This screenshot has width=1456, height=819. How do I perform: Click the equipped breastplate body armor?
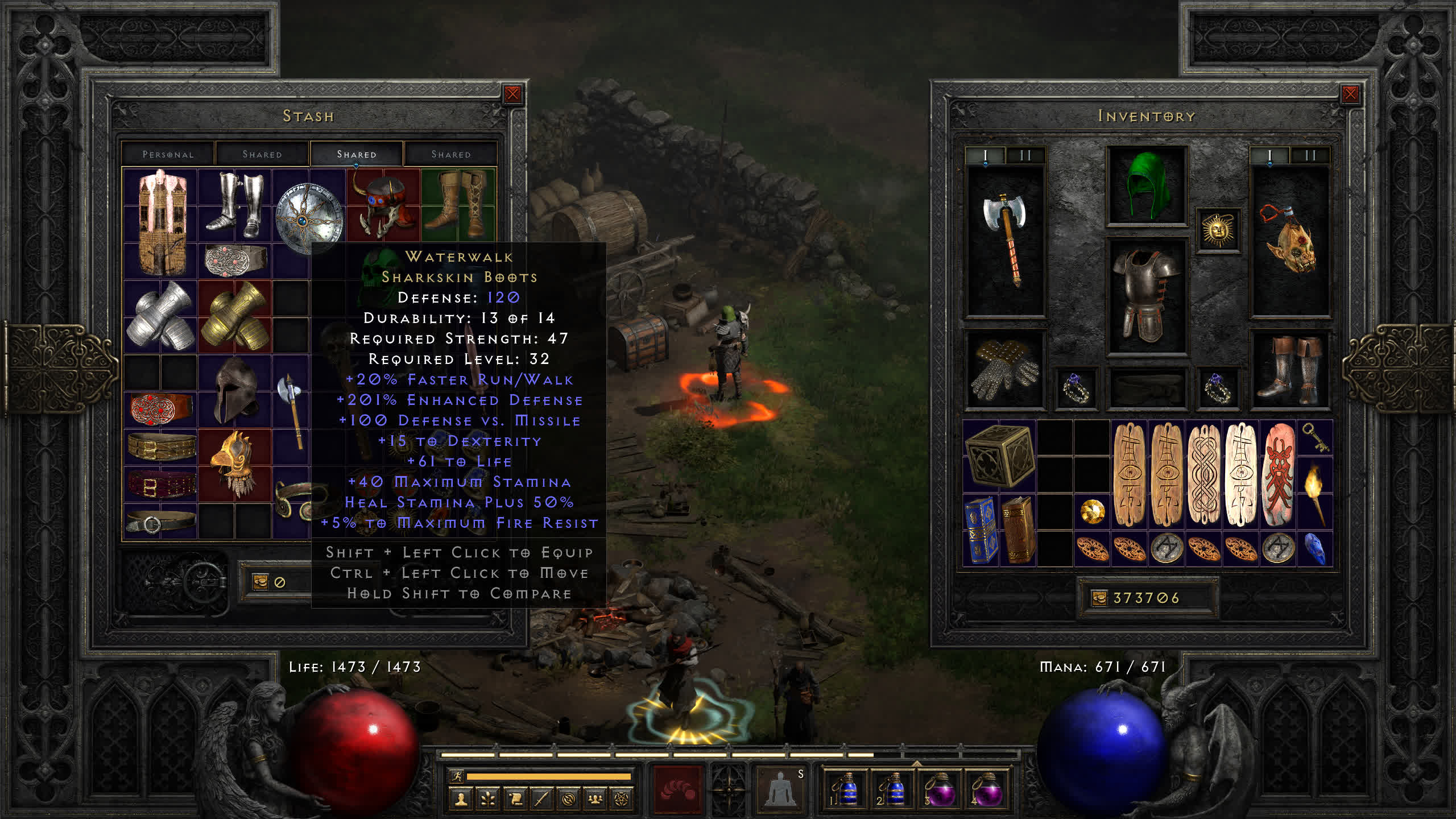(1146, 296)
